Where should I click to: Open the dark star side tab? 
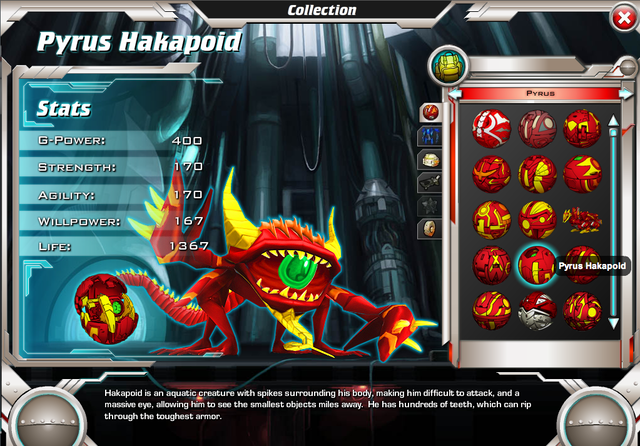(x=430, y=205)
